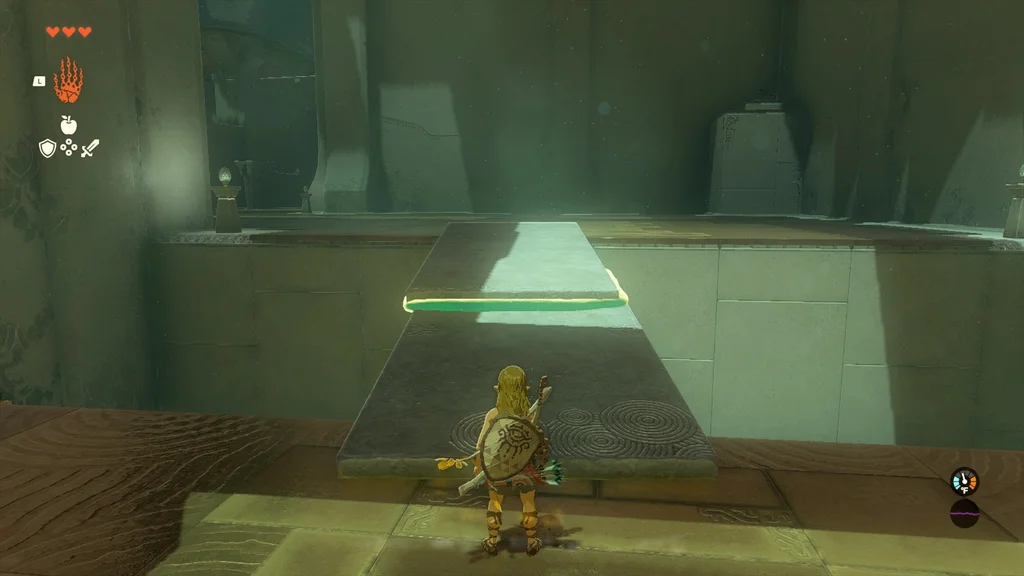Select the shield quick-swap icon

pyautogui.click(x=47, y=148)
